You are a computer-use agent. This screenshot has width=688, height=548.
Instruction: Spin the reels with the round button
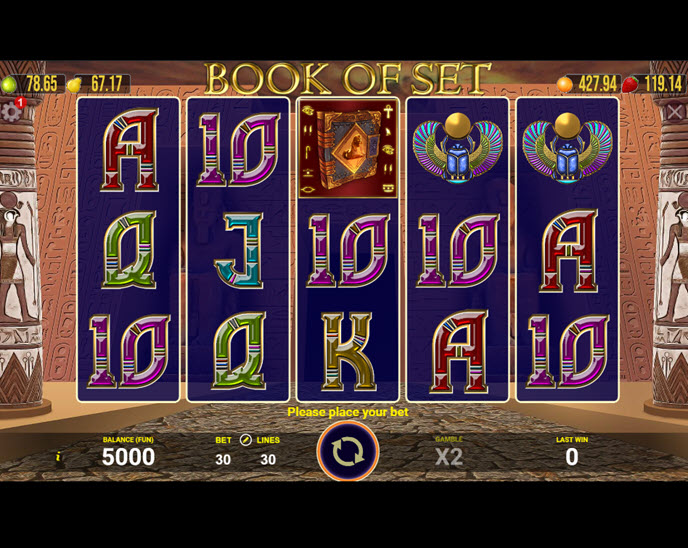(347, 452)
